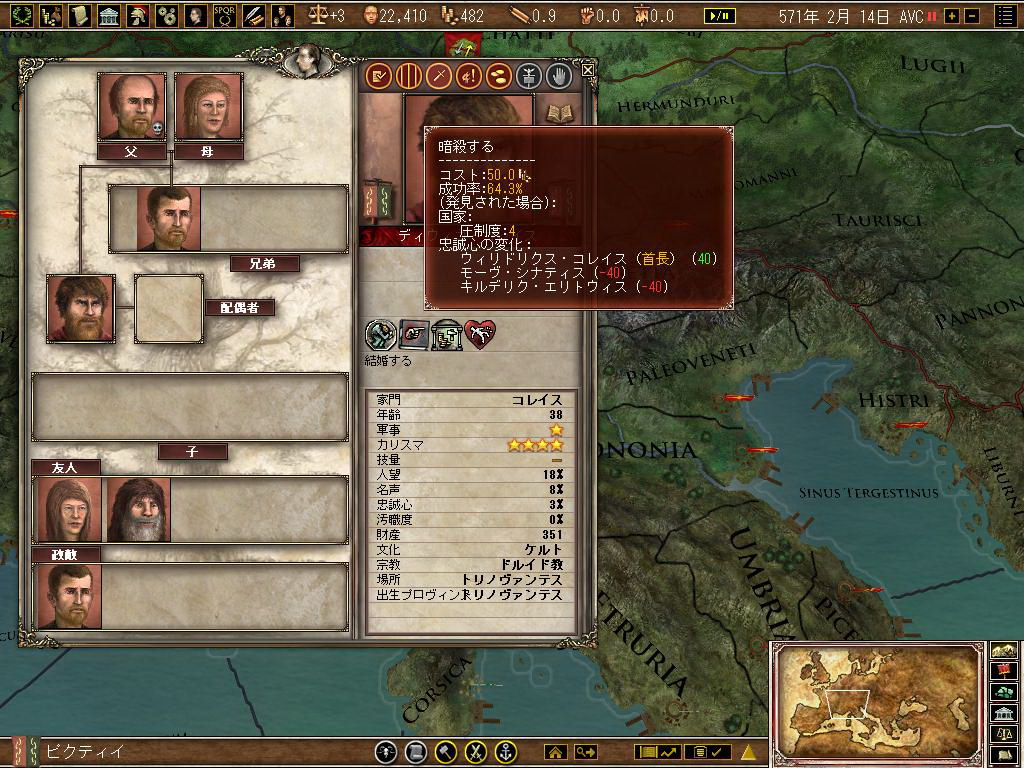Click the heart-shaped marry action icon
The width and height of the screenshot is (1024, 768).
[481, 335]
